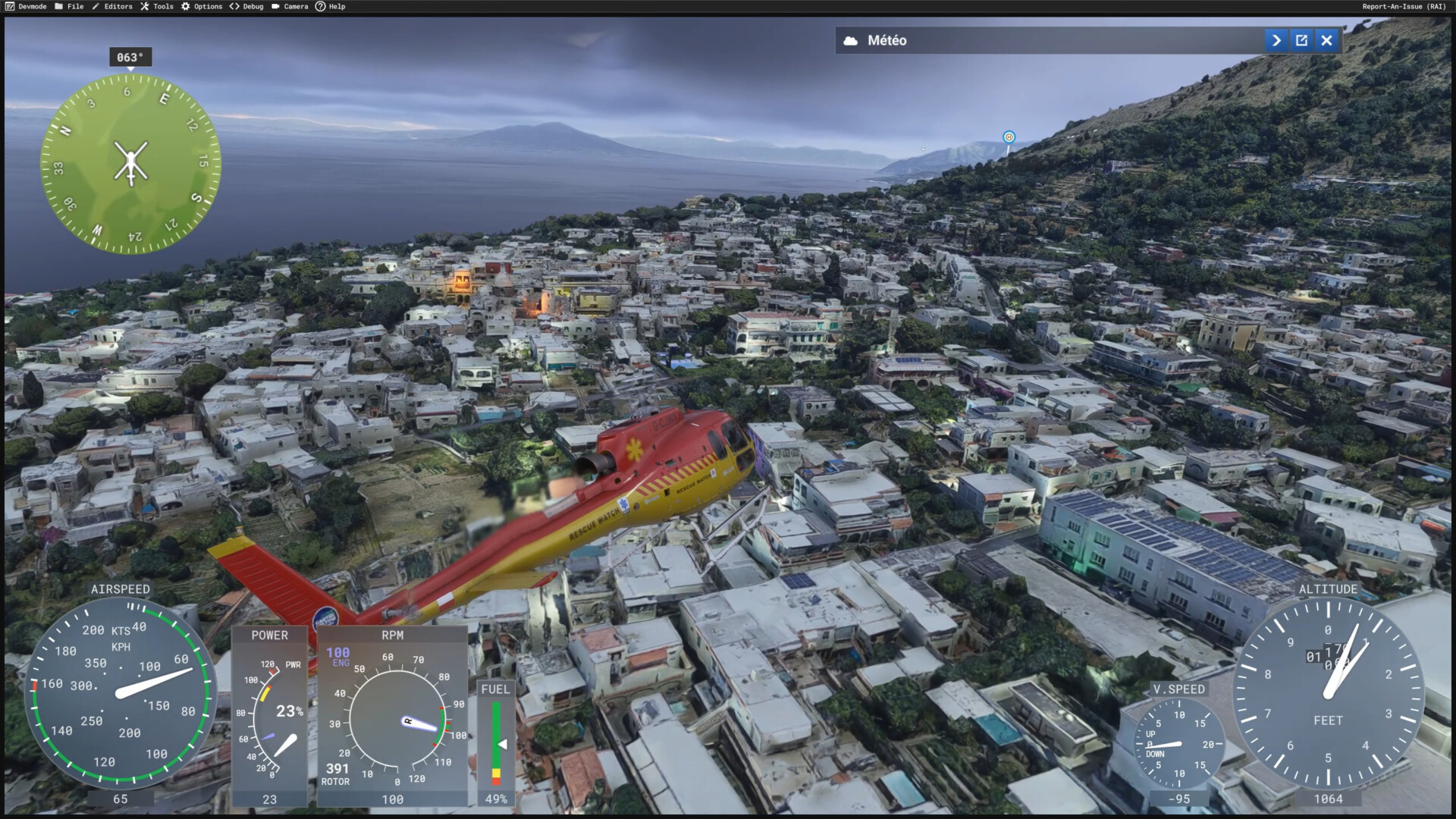Open the Options menu
This screenshot has height=819, width=1456.
(x=202, y=7)
